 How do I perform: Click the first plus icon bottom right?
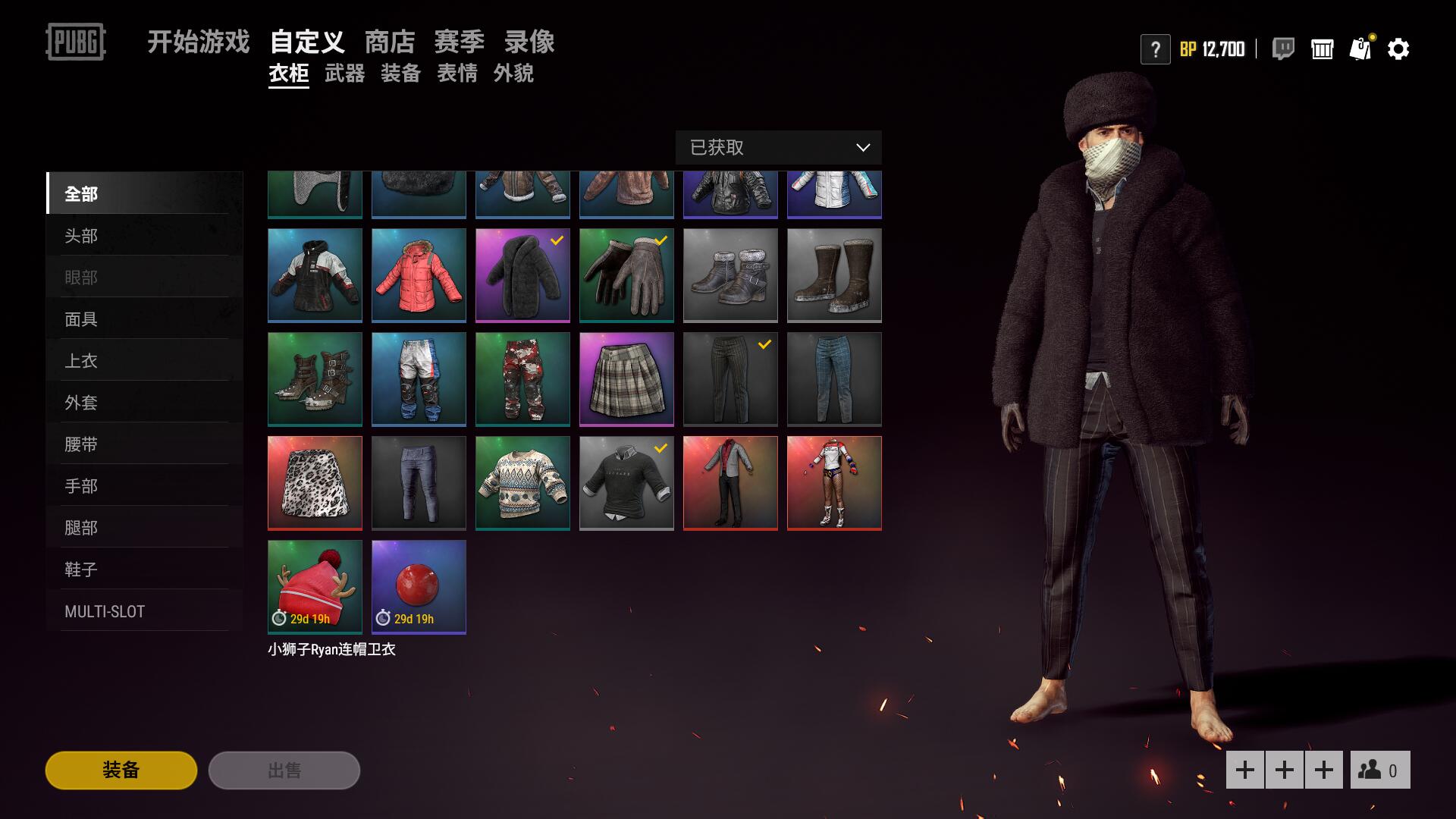pos(1244,768)
